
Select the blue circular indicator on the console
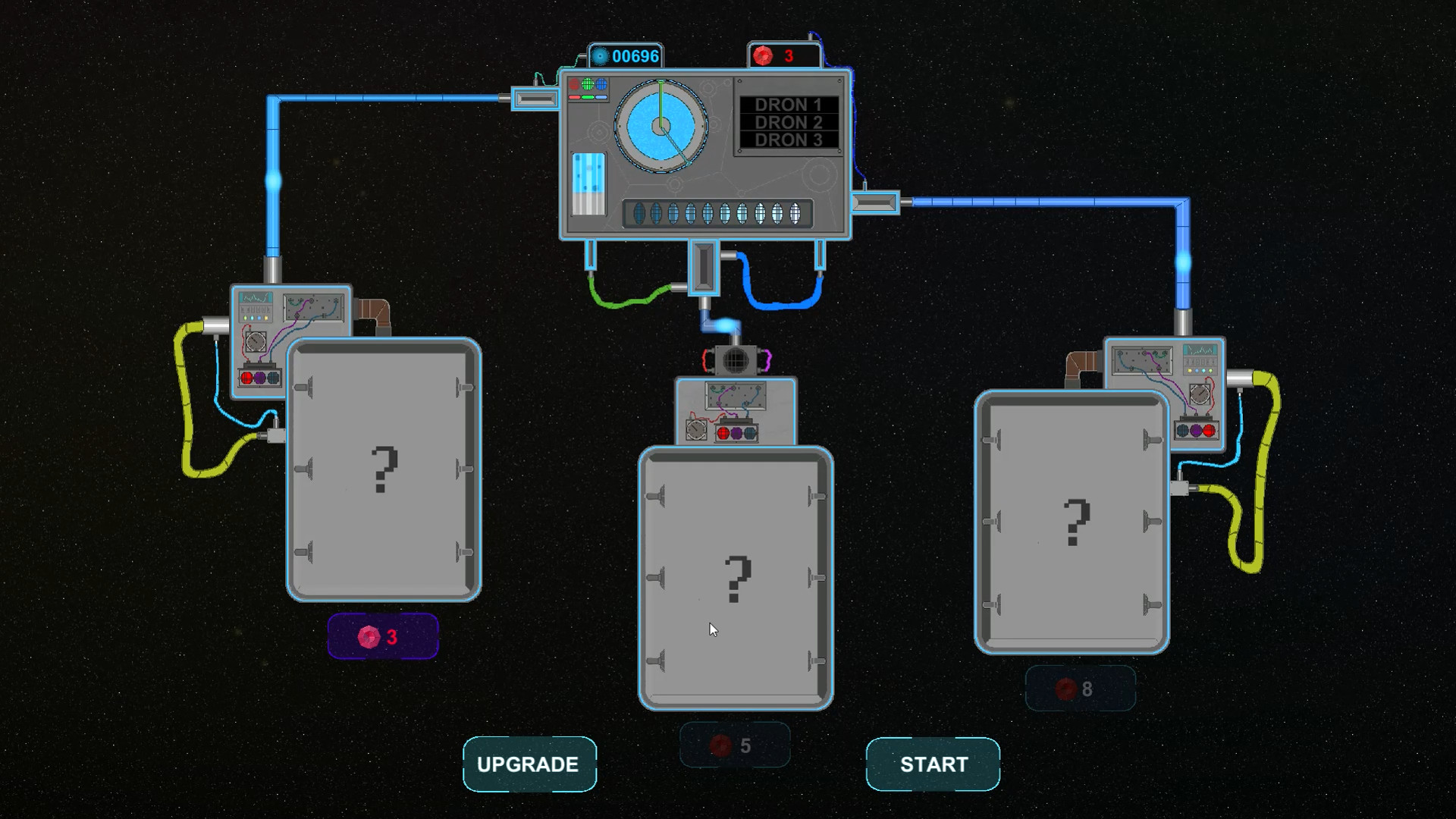pos(601,84)
